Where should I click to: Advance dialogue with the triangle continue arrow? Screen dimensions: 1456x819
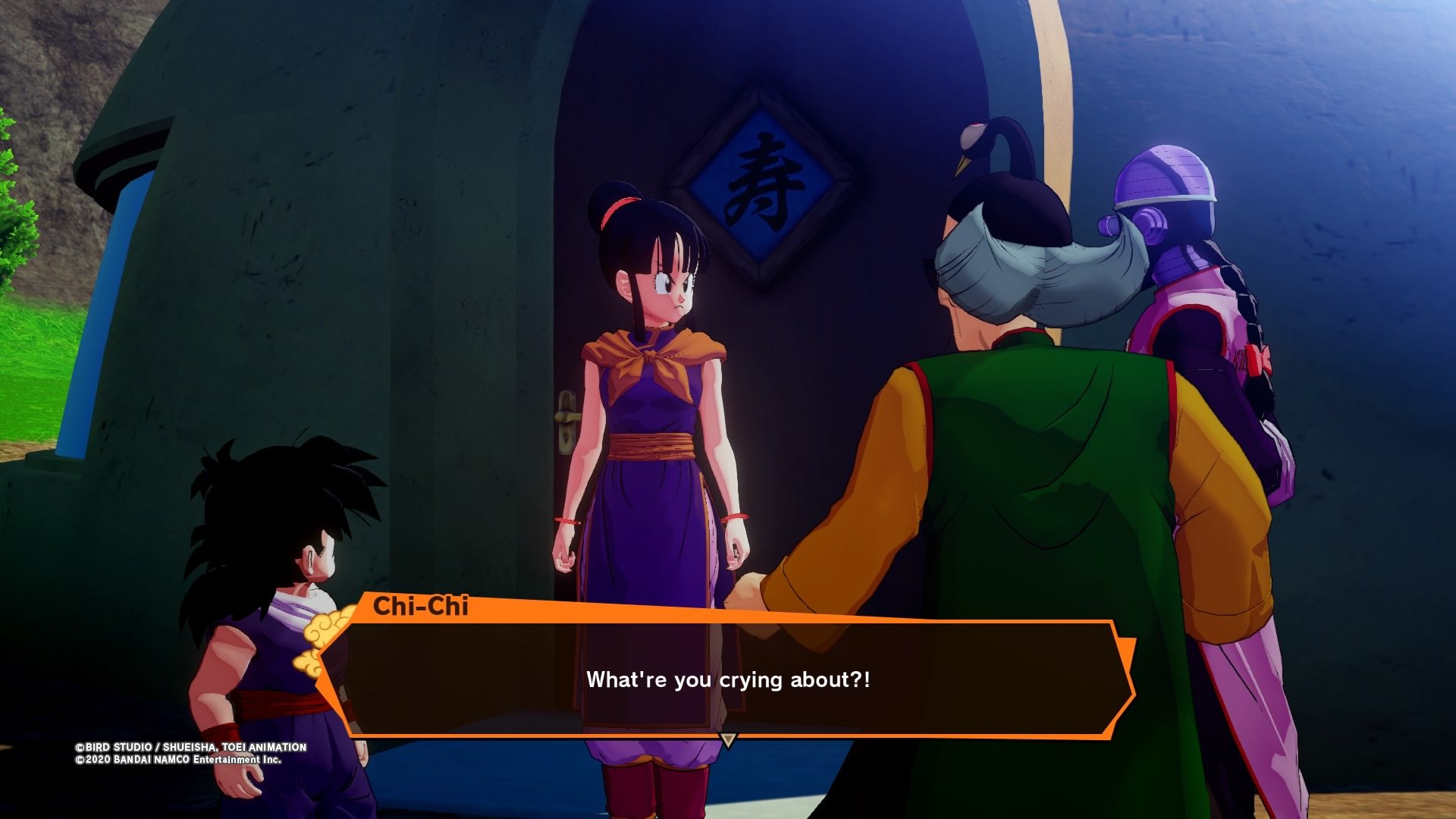pyautogui.click(x=728, y=740)
